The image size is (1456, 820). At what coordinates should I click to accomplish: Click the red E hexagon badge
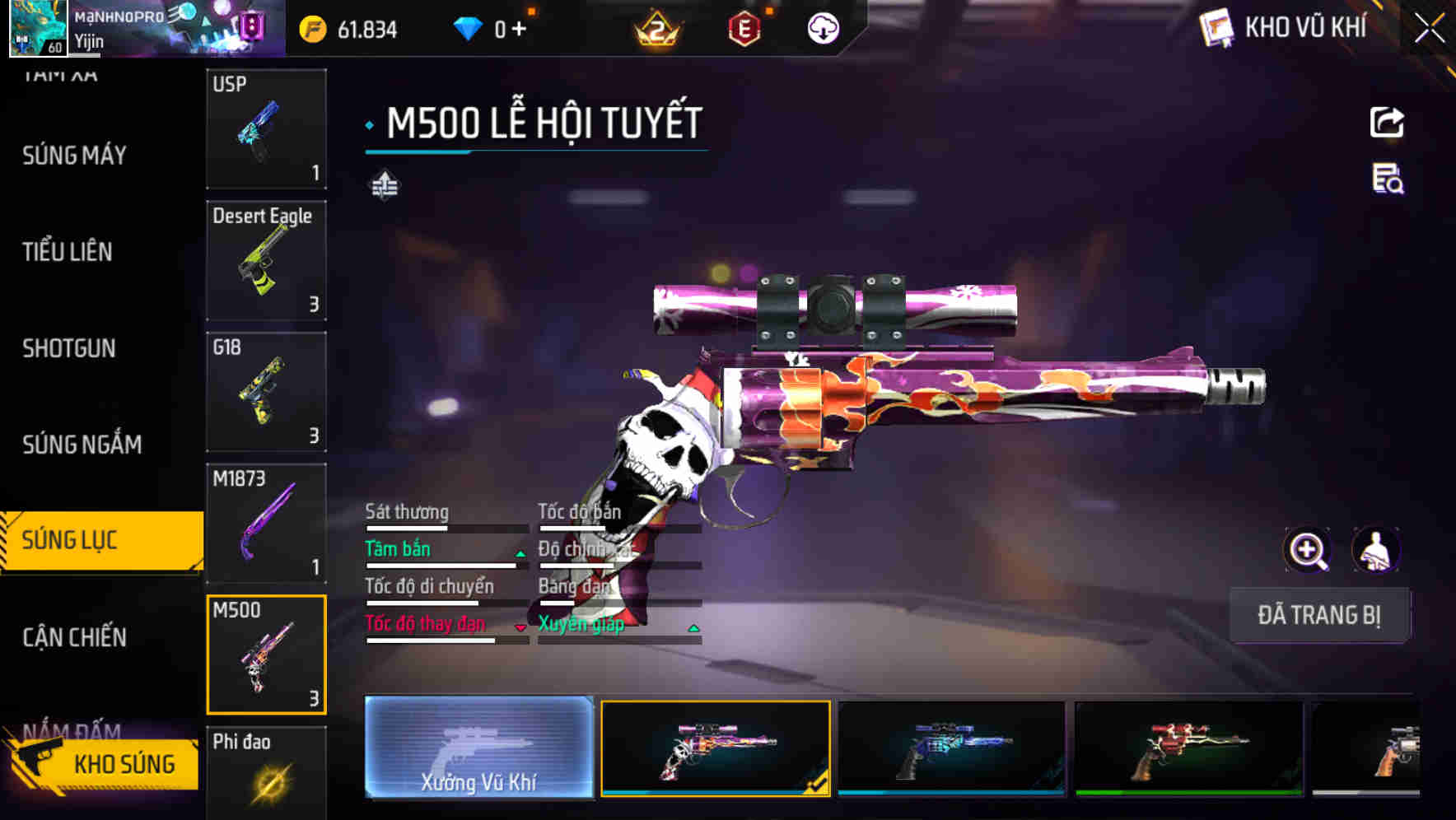click(742, 27)
